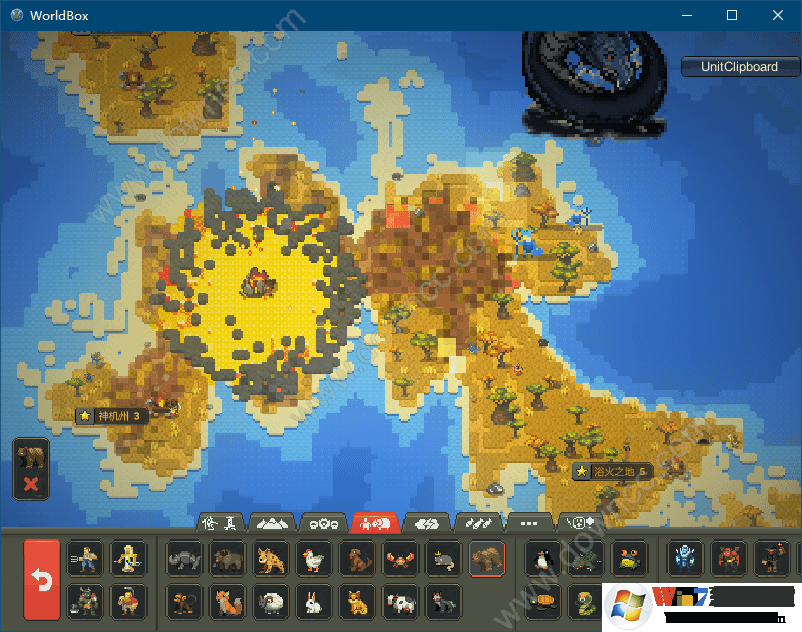This screenshot has width=802, height=632.
Task: Choose the rhino spawn icon
Action: (x=184, y=559)
